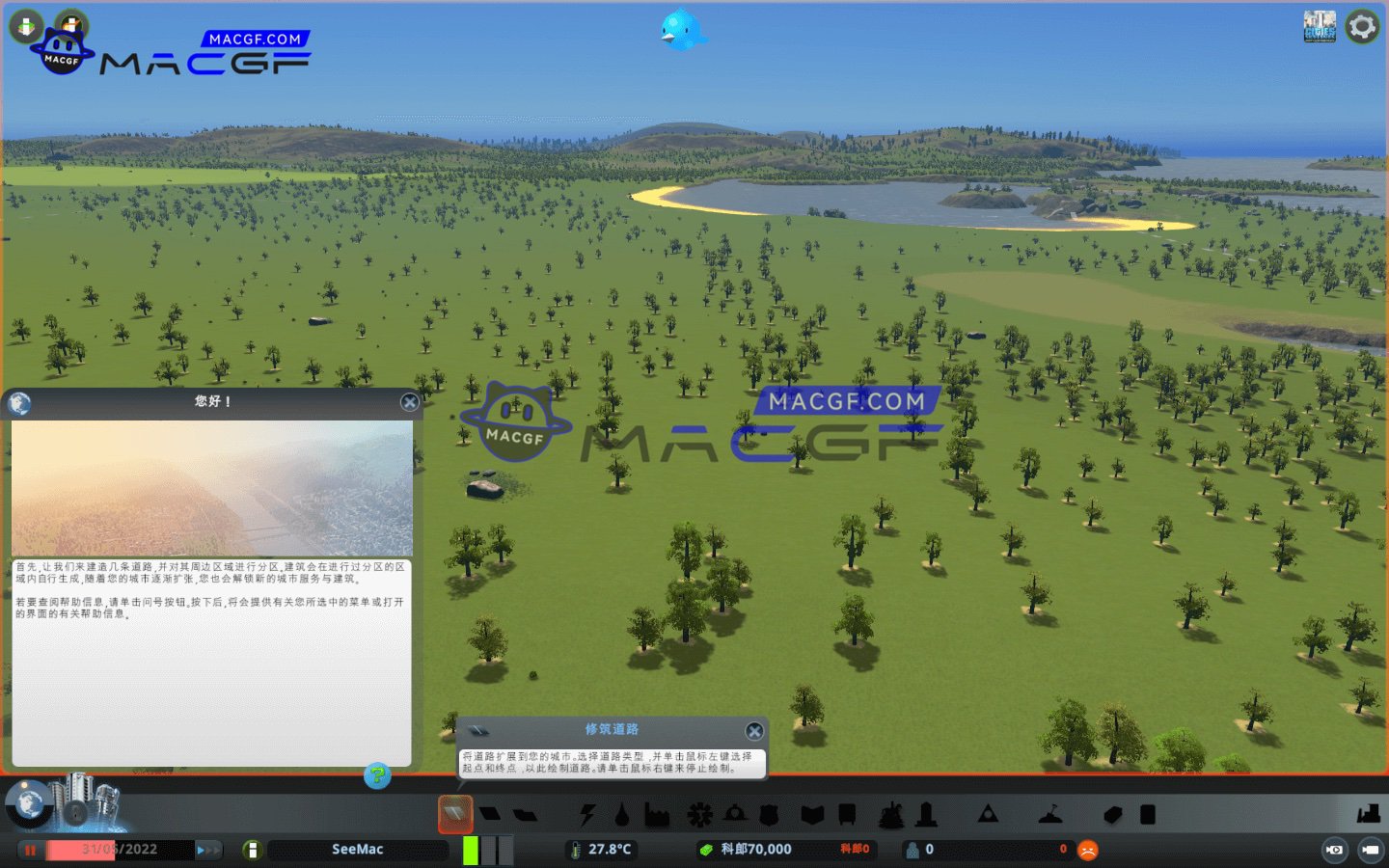Expand the citizen happiness indicator
The image size is (1389, 868).
point(1088,850)
